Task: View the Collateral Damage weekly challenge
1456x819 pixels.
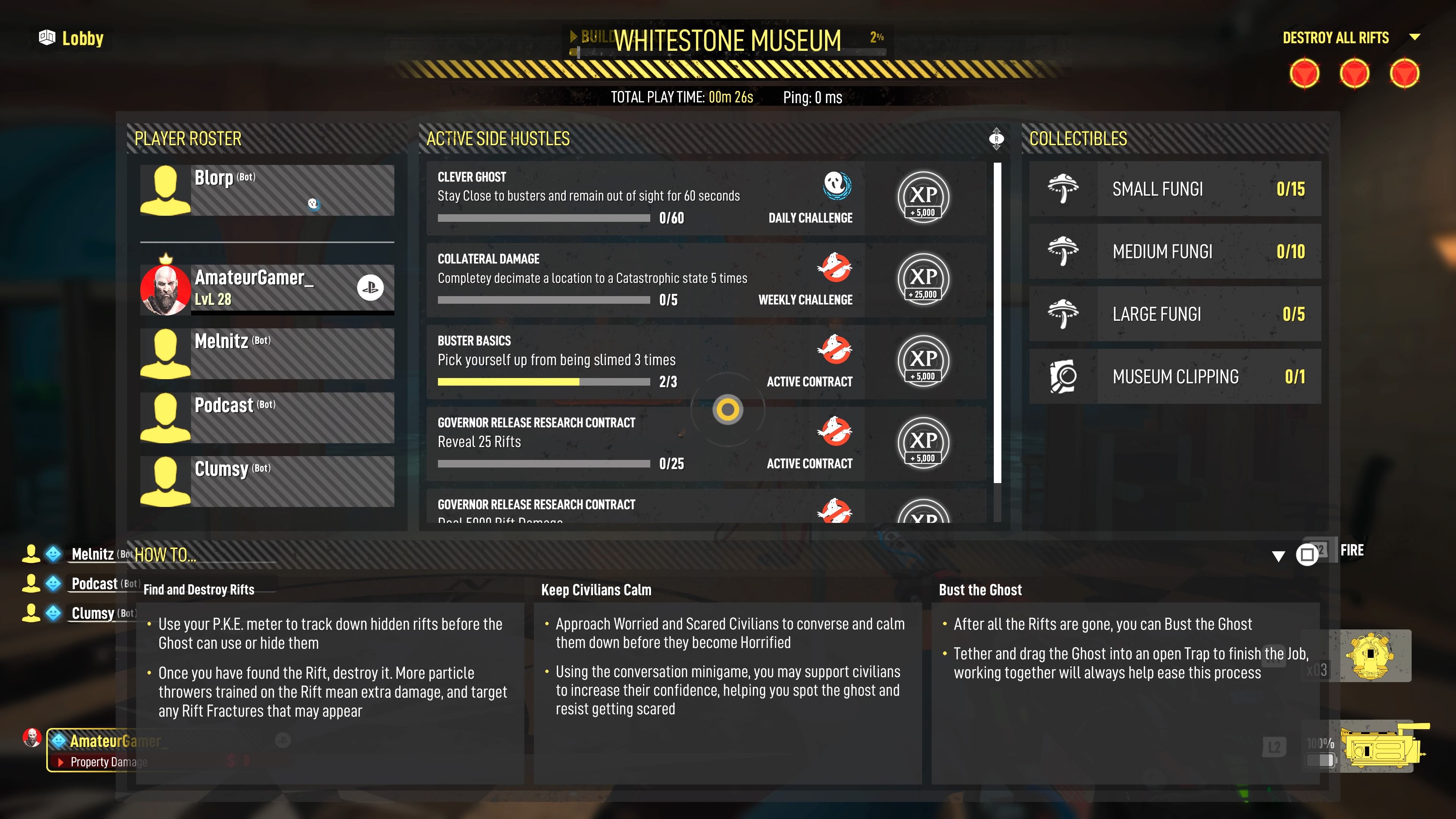Action: [644, 279]
